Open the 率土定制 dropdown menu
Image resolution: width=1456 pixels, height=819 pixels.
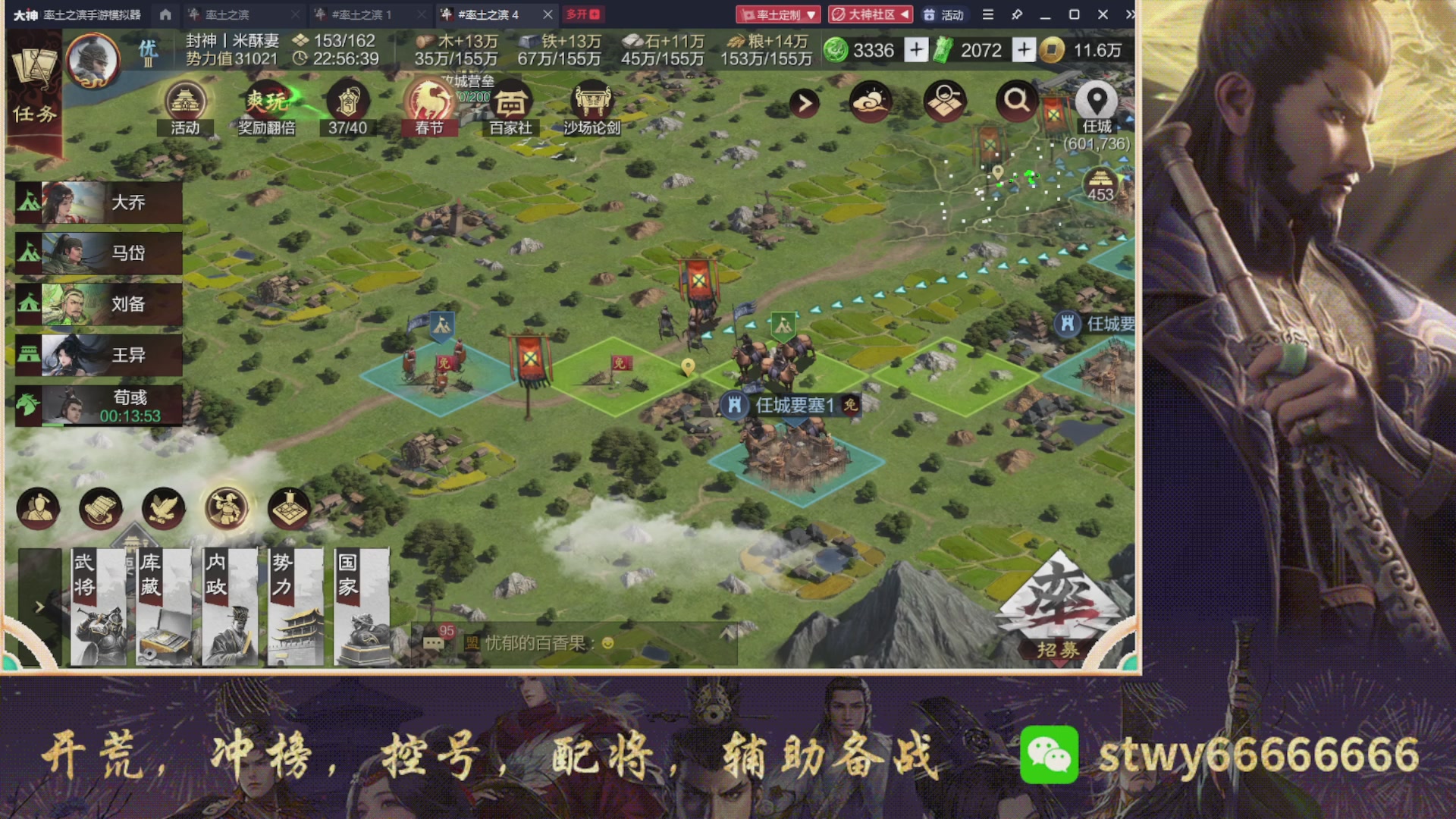point(780,14)
